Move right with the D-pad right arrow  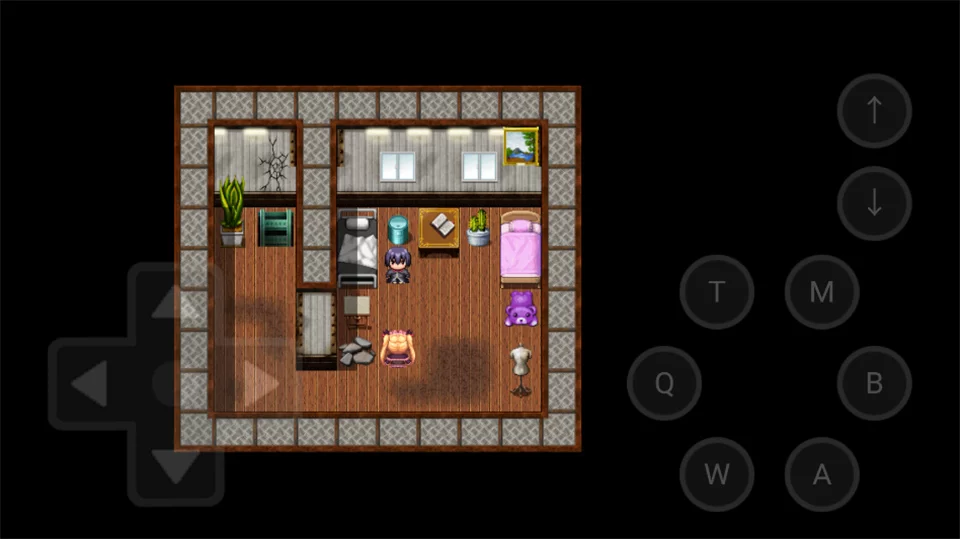coord(260,383)
